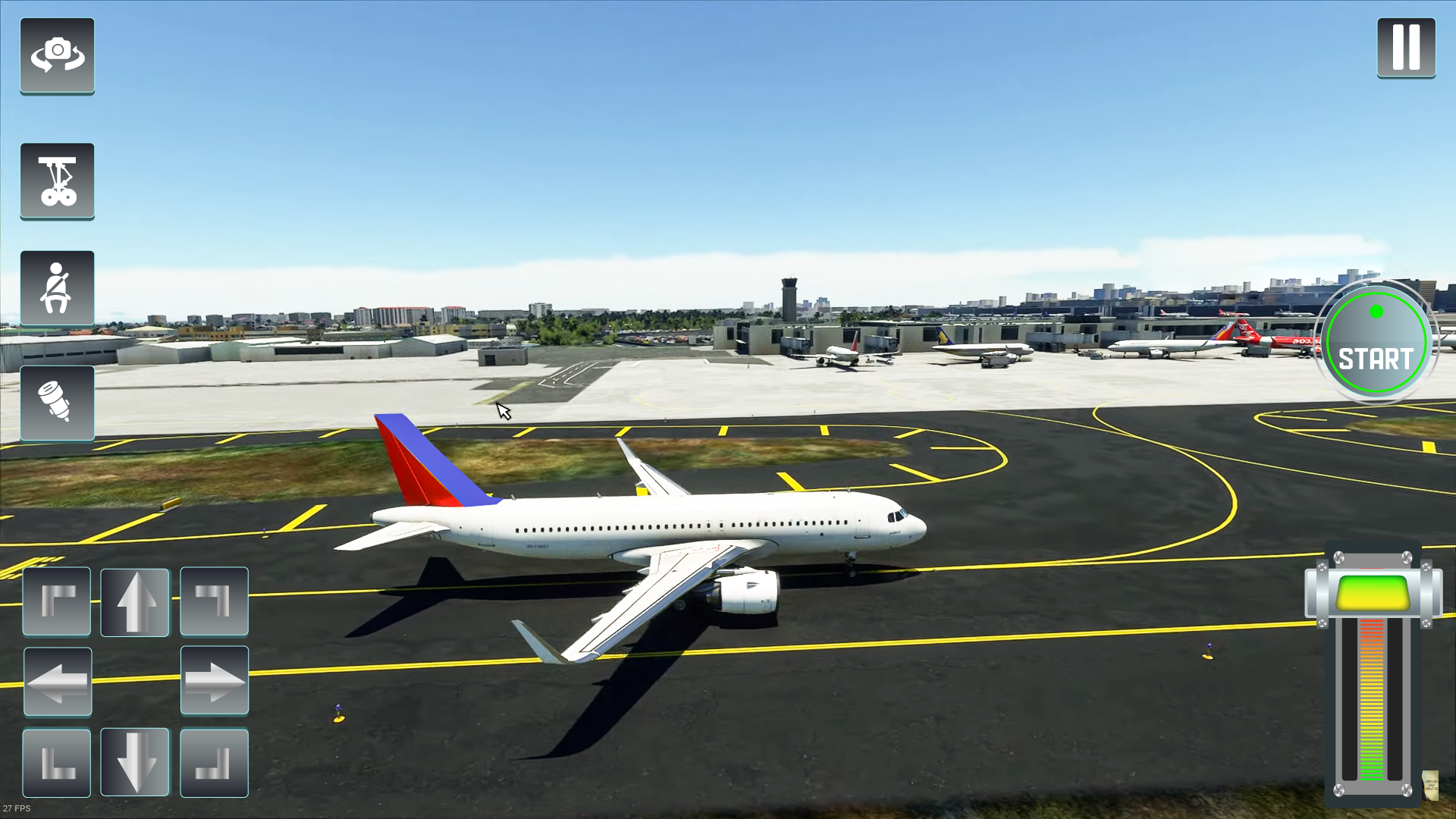Select the camera rotation icon
This screenshot has height=819, width=1456.
57,53
